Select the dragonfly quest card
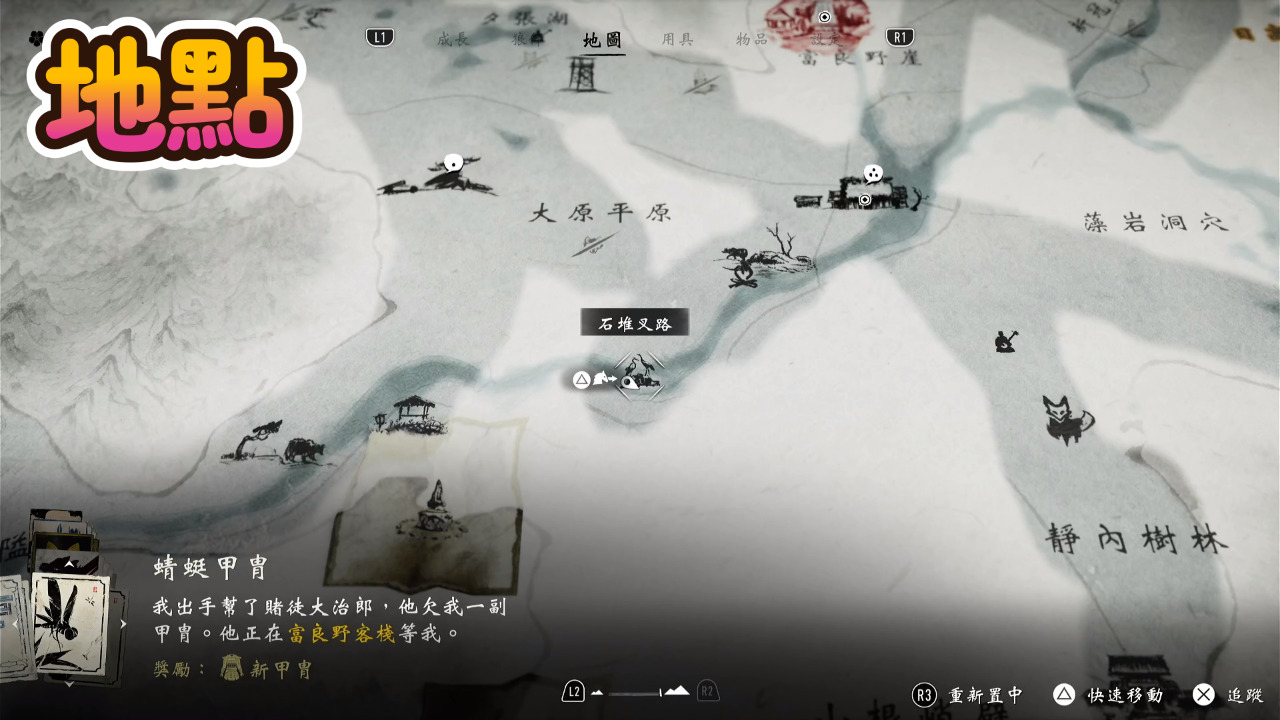Viewport: 1280px width, 720px height. 68,622
